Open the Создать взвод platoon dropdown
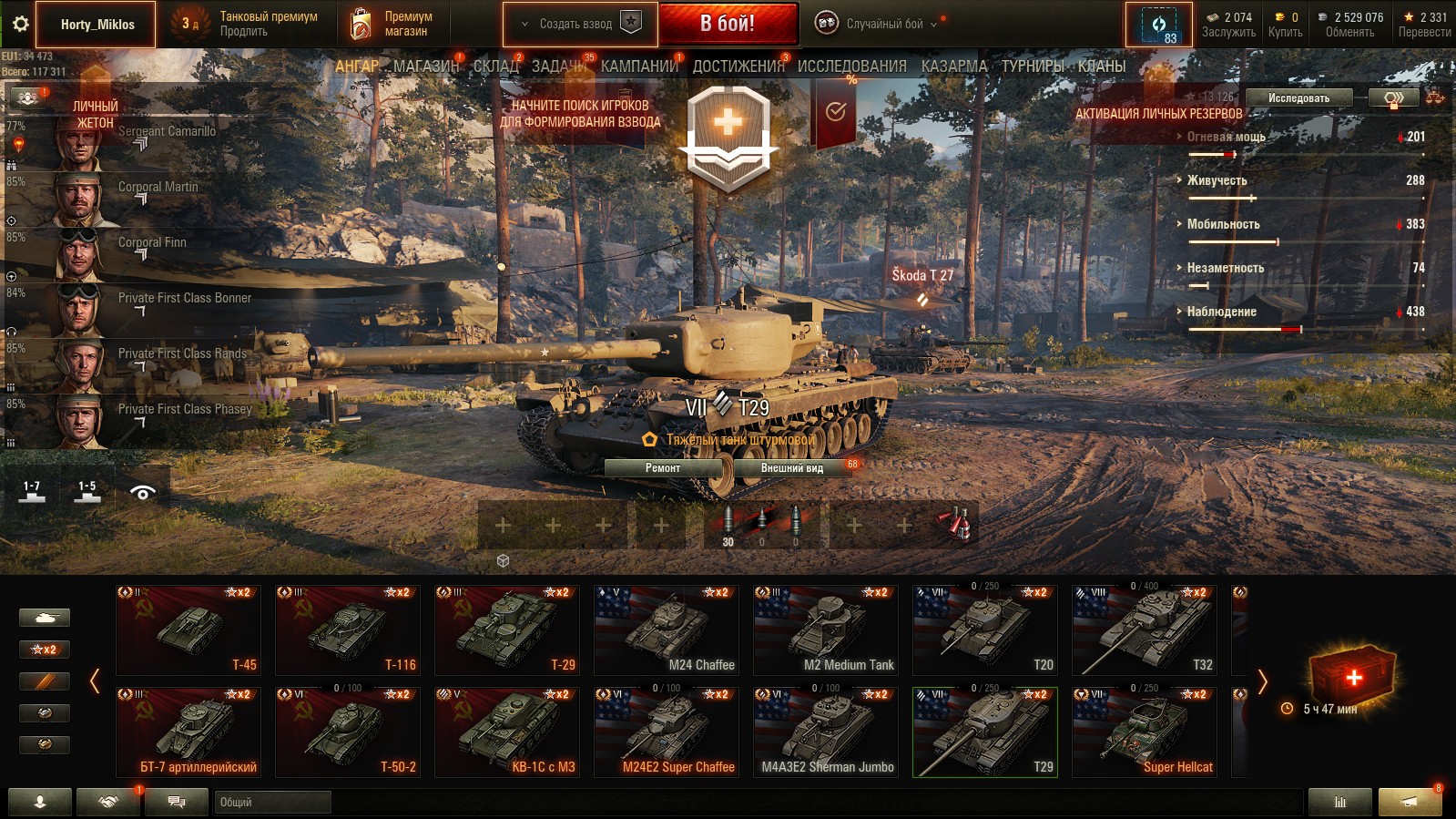 coord(579,25)
